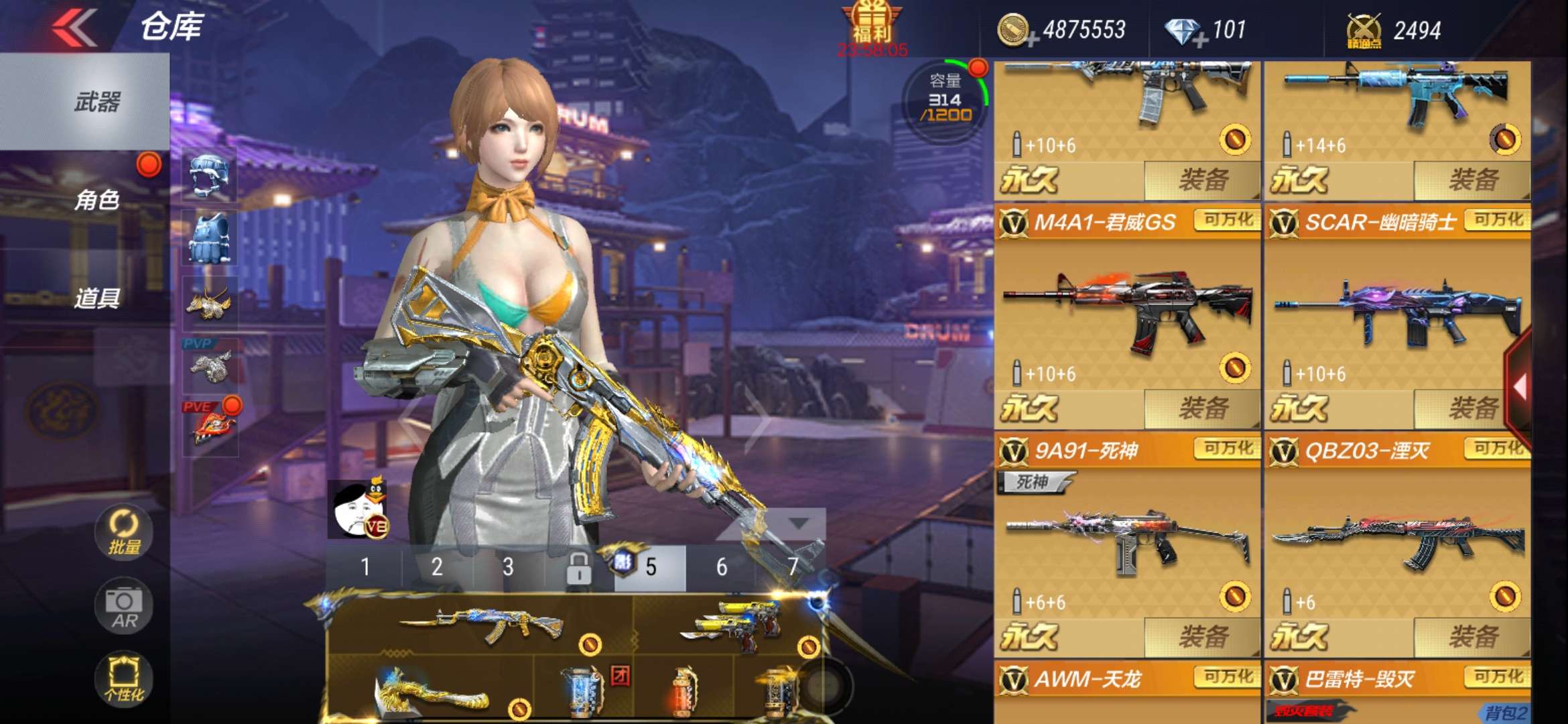
Task: Click the locked loadout bag slot
Action: pyautogui.click(x=578, y=568)
